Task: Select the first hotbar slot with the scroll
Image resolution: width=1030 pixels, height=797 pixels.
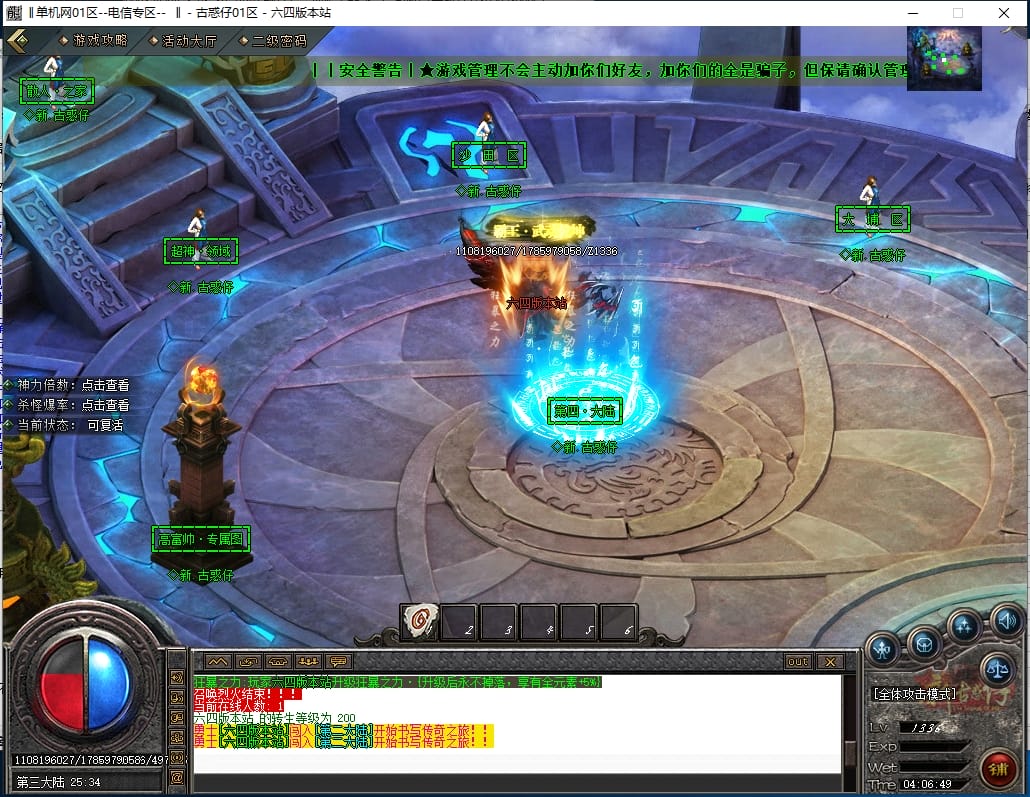Action: (419, 622)
